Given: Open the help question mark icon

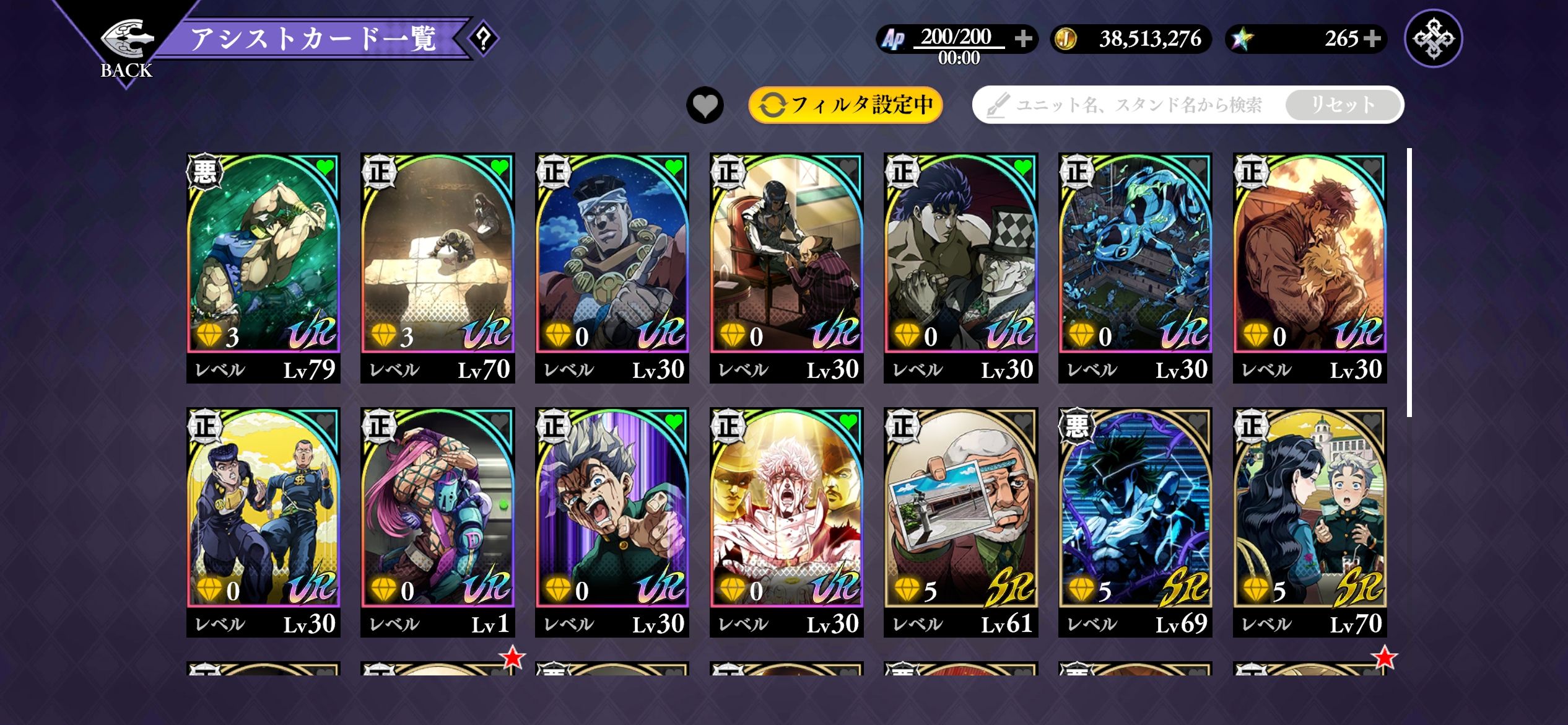Looking at the screenshot, I should [484, 39].
